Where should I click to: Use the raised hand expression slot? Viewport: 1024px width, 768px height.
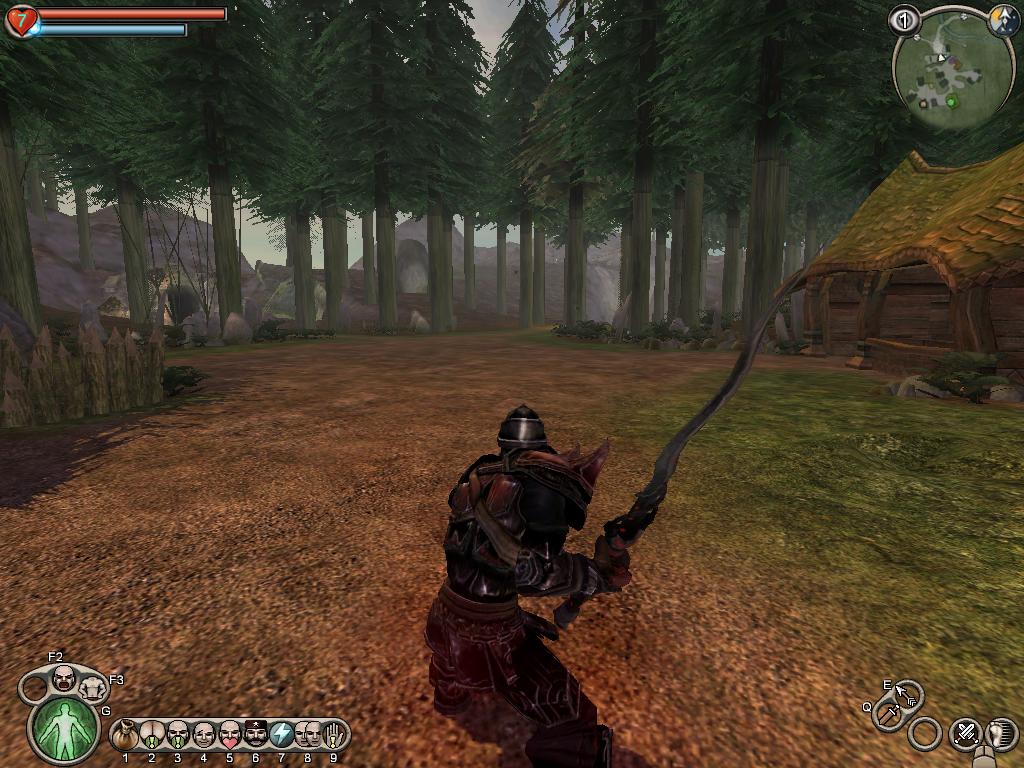(x=333, y=735)
